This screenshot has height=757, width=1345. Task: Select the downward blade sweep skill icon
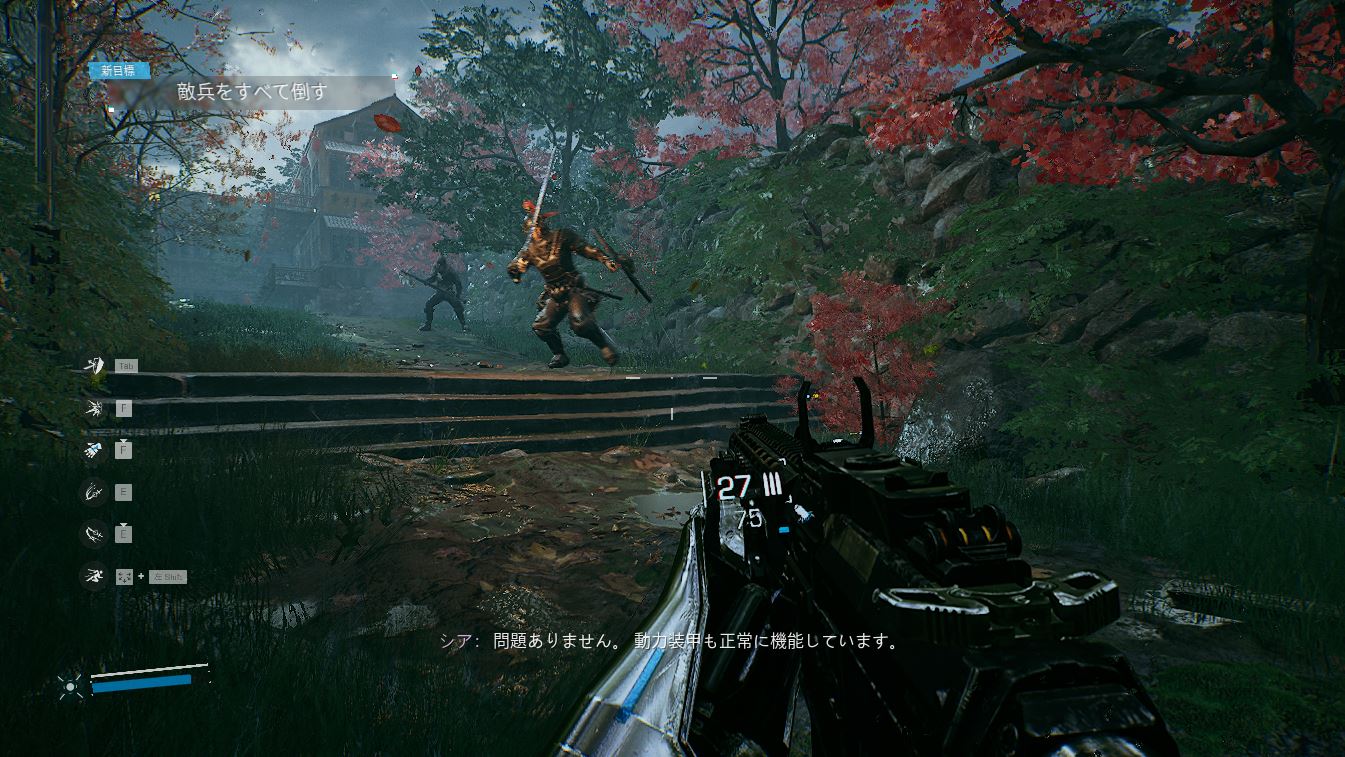tap(93, 534)
